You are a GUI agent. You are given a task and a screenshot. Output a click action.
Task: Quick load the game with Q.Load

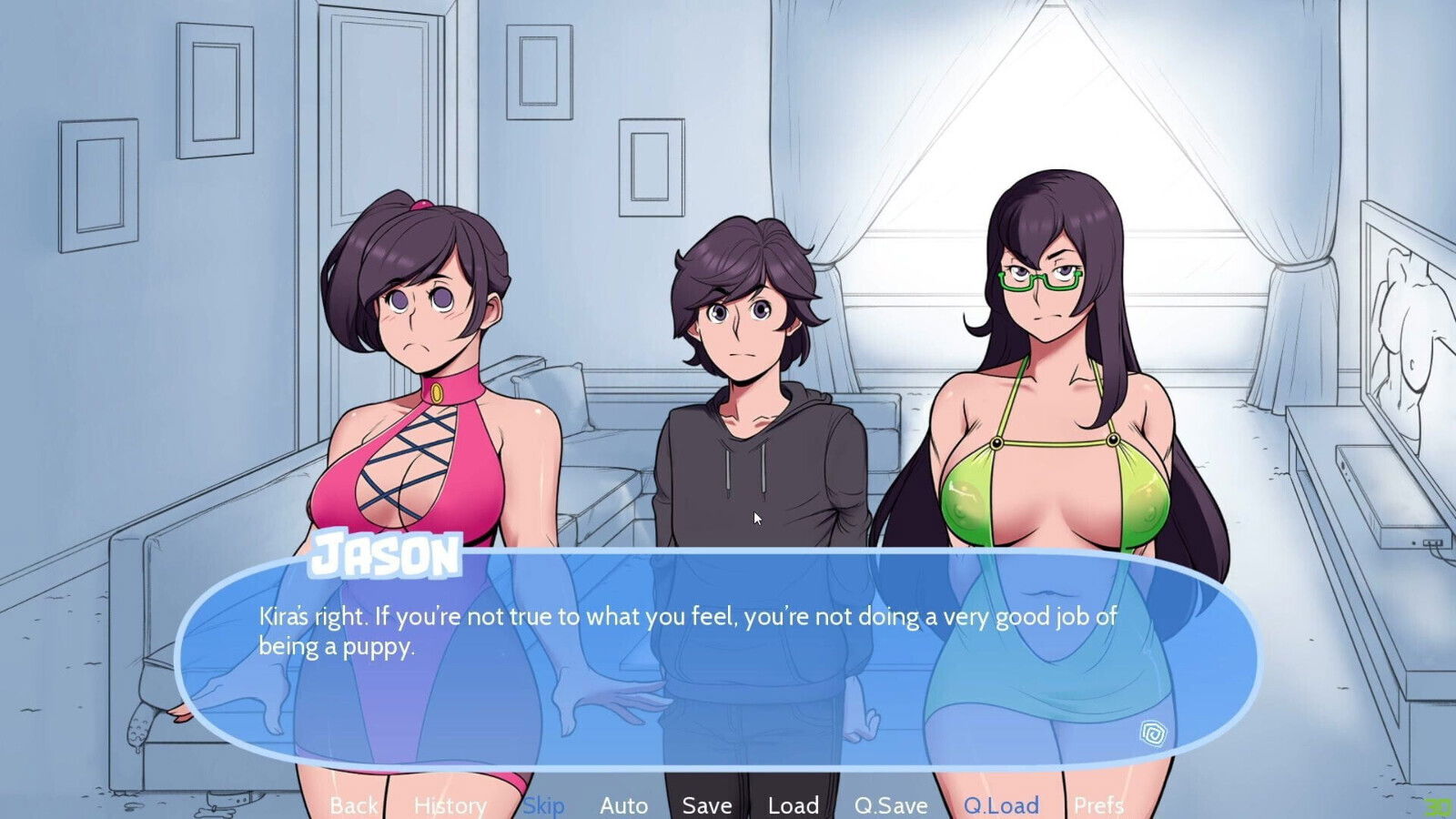click(x=1004, y=804)
